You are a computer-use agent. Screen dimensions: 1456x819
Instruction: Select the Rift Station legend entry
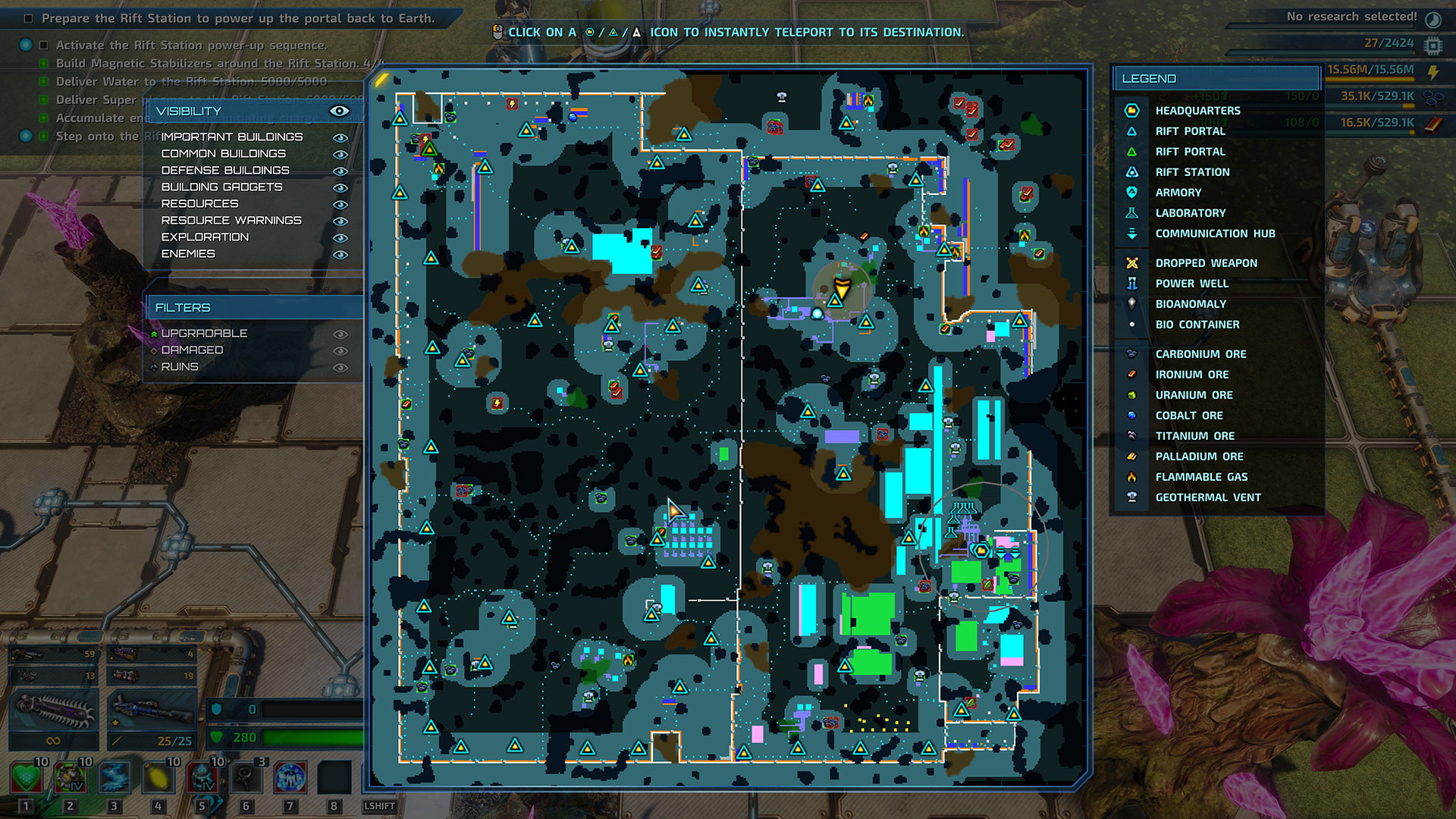coord(1192,172)
